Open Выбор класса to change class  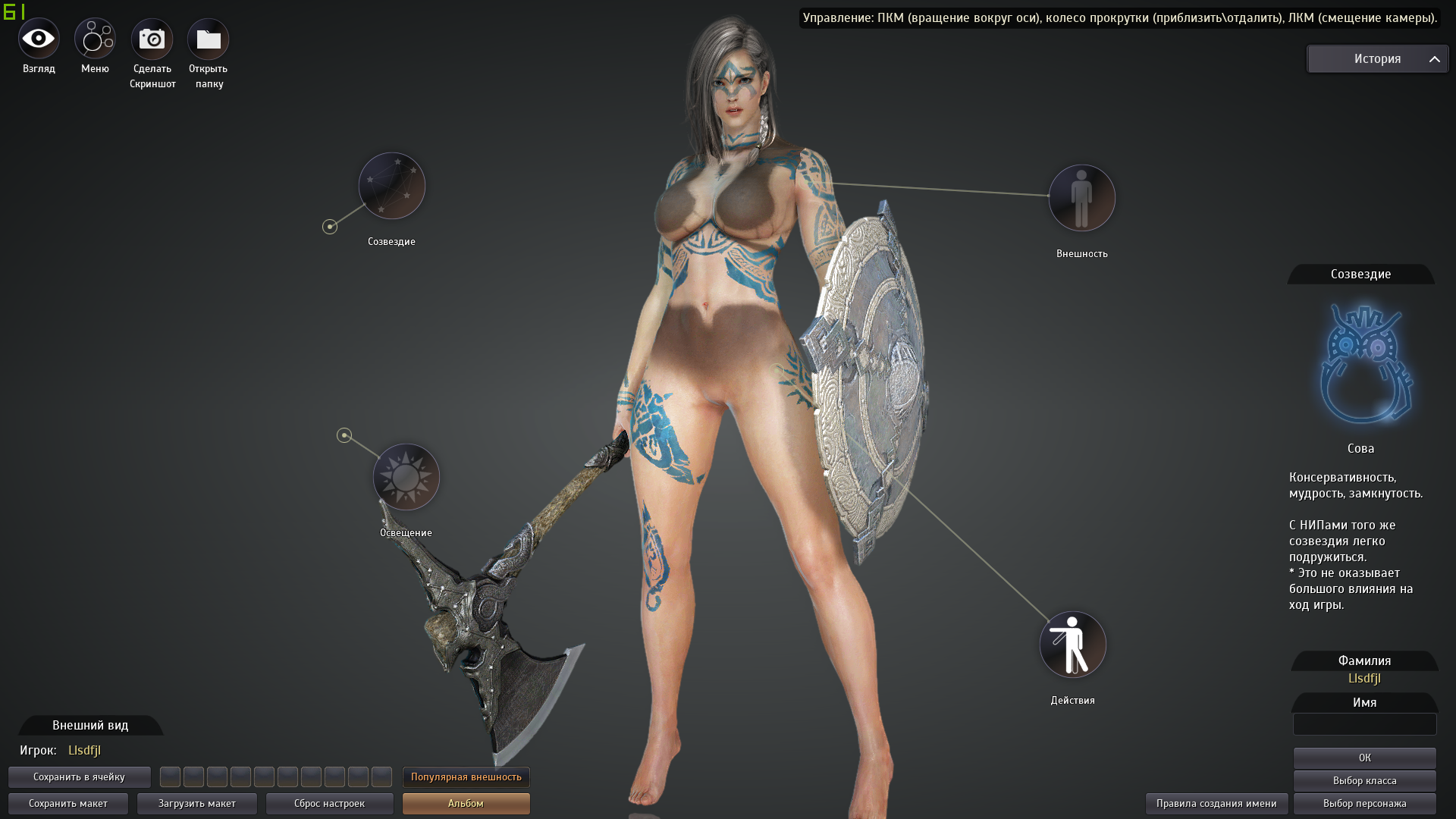click(1364, 780)
